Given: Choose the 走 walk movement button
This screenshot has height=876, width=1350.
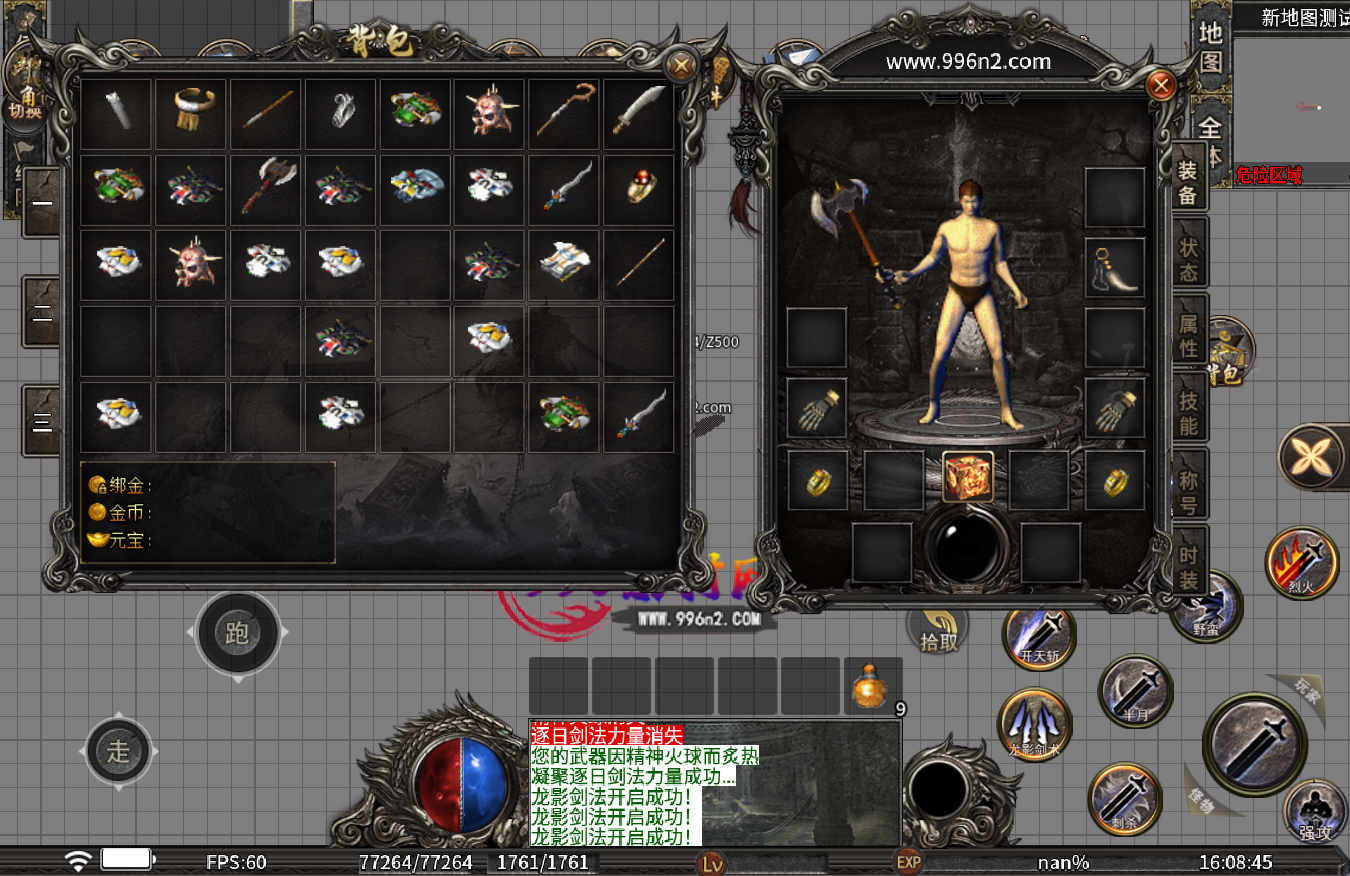Looking at the screenshot, I should pyautogui.click(x=119, y=751).
